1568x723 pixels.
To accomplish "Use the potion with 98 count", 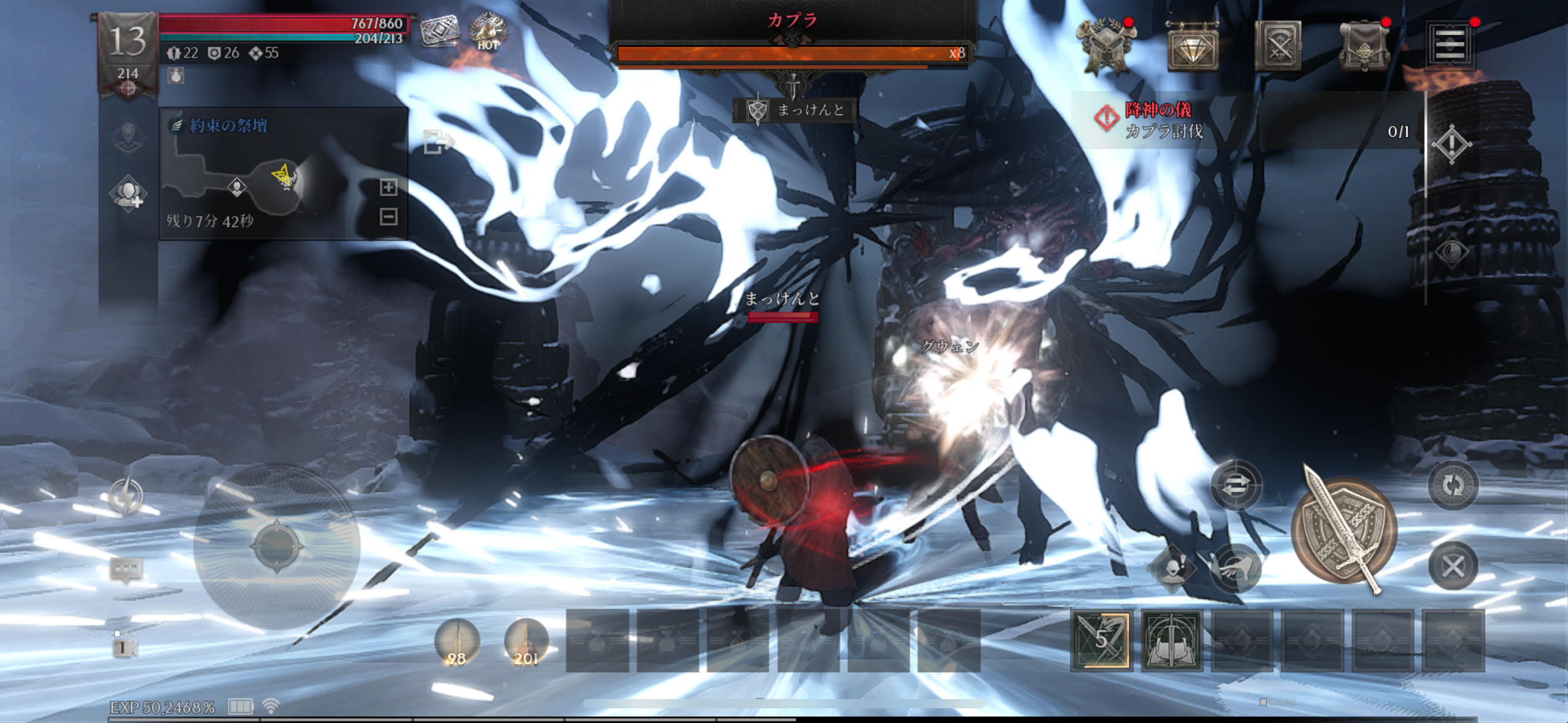I will click(x=457, y=642).
